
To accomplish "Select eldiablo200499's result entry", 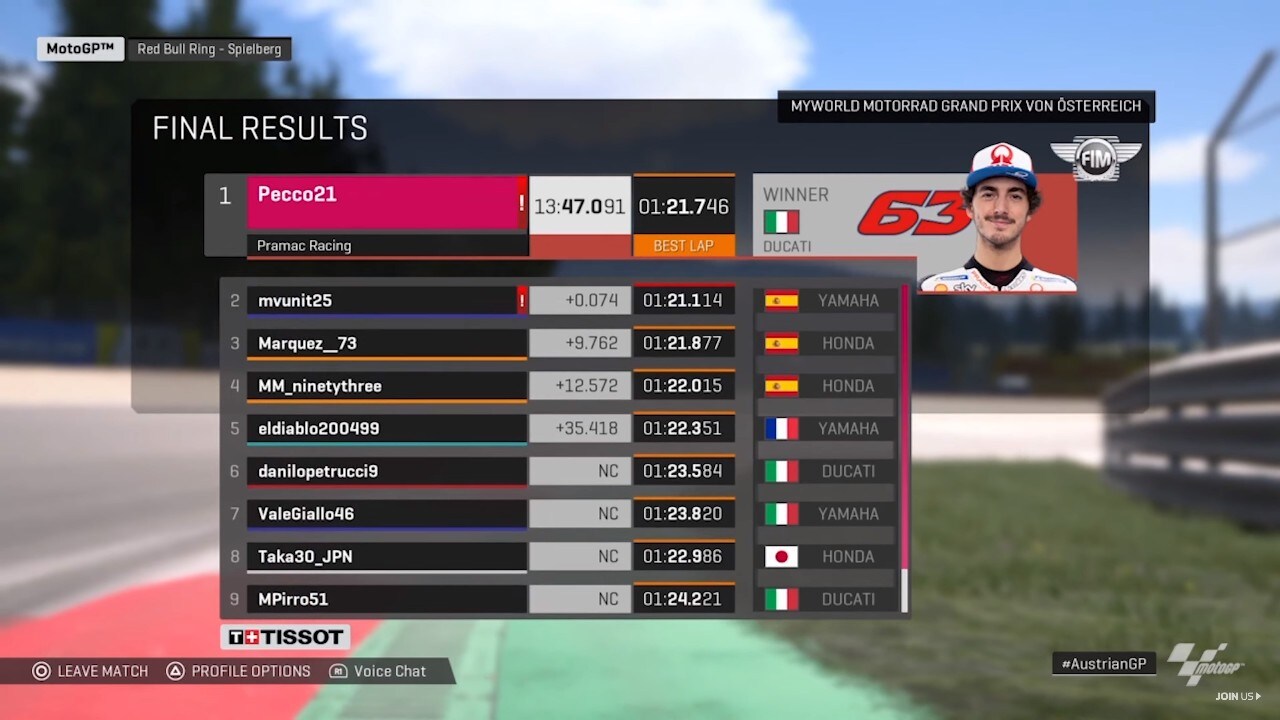I will [386, 428].
